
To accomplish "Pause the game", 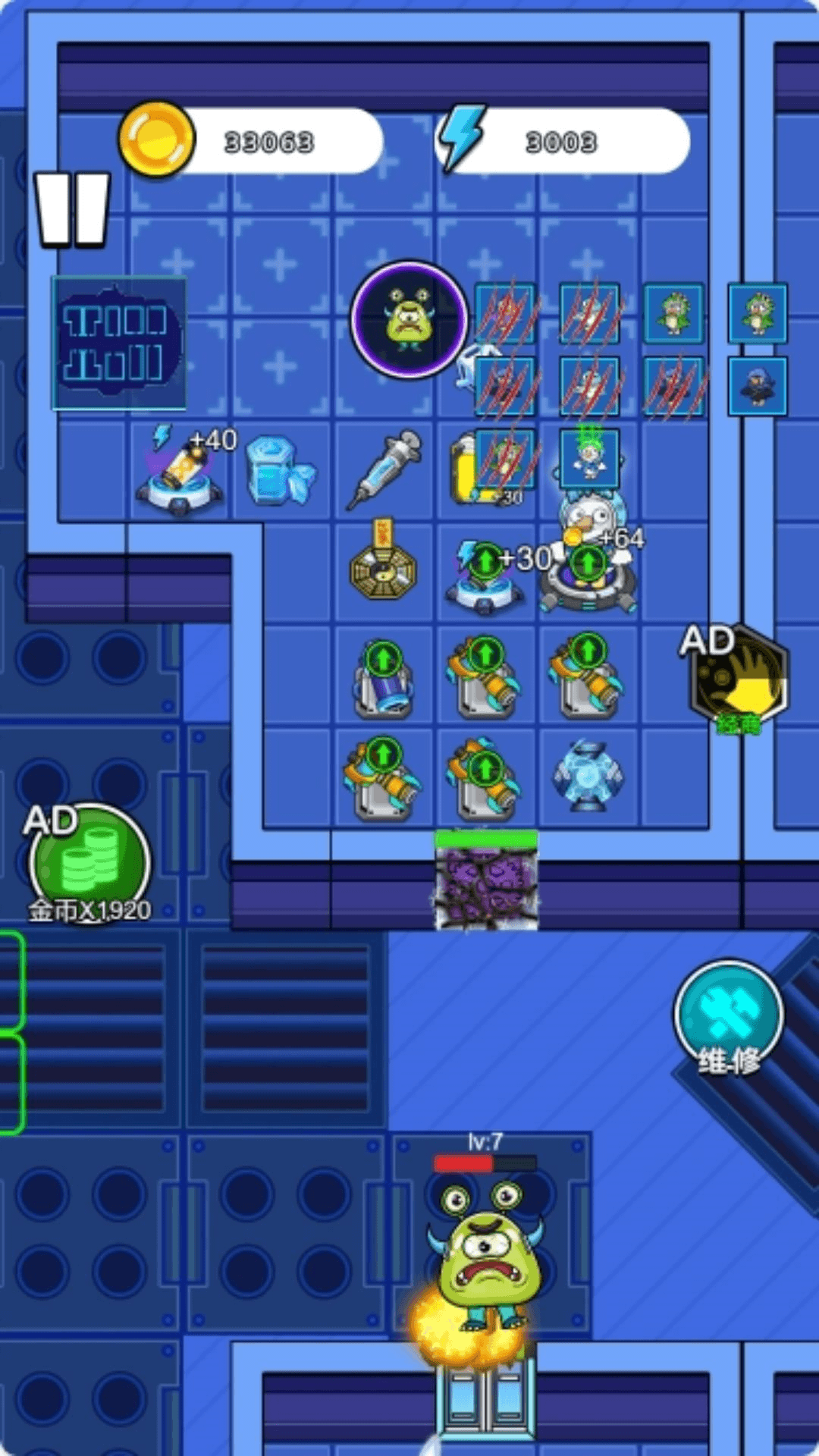I will tap(73, 210).
